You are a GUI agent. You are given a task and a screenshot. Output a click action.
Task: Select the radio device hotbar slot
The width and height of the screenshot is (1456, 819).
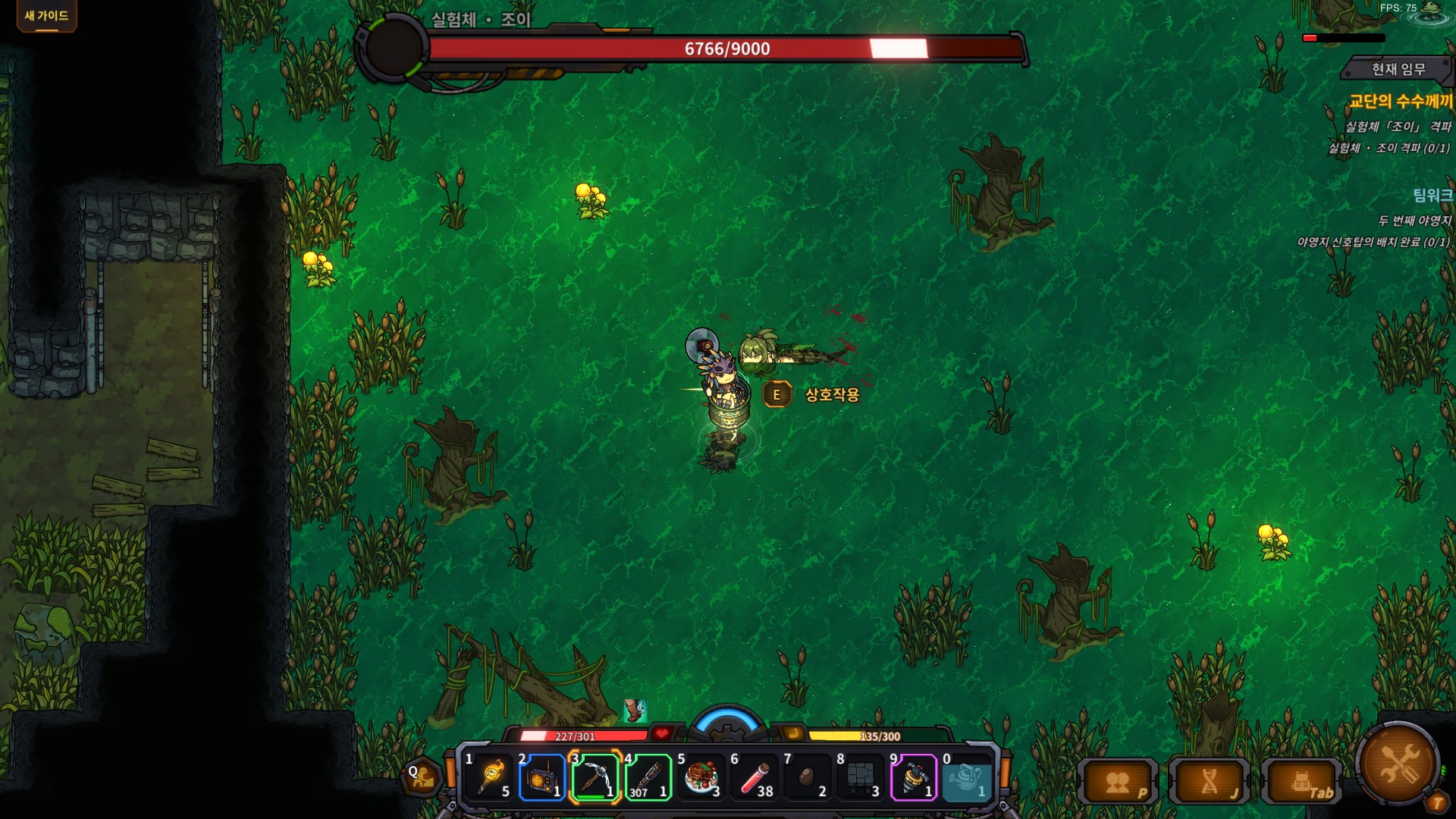click(542, 777)
